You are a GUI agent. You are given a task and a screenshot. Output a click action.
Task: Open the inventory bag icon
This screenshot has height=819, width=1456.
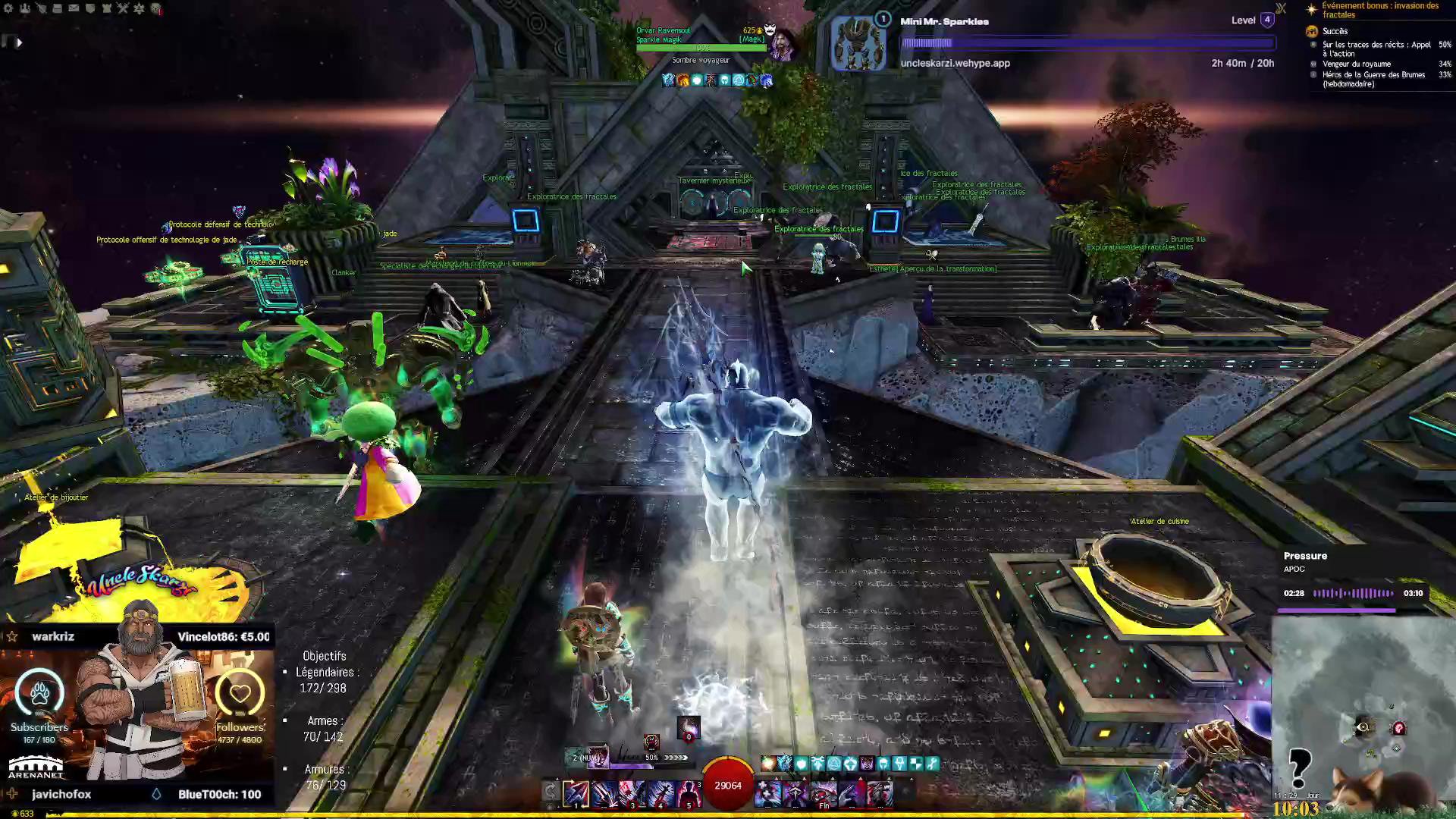point(58,8)
